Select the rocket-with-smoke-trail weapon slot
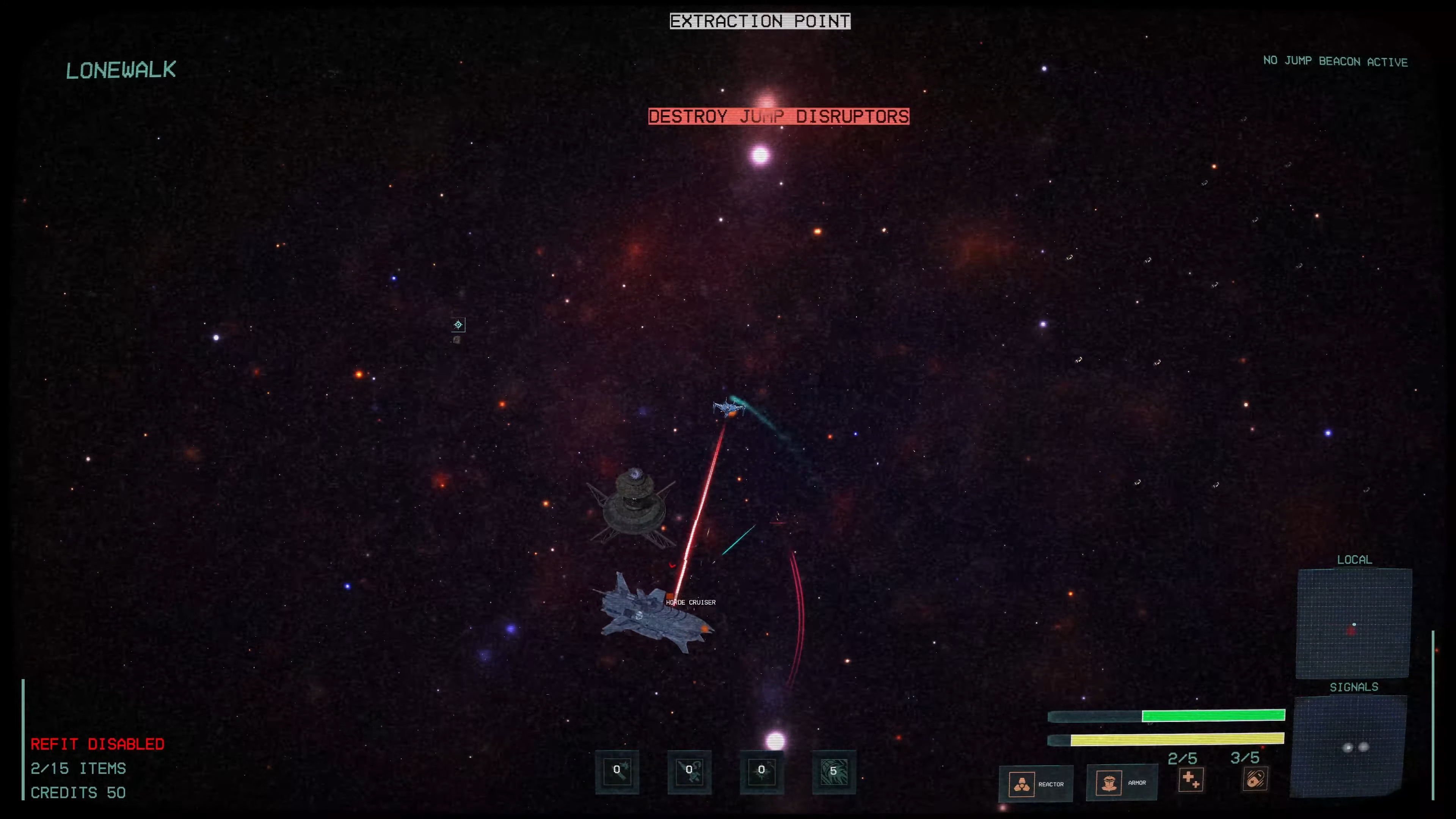Viewport: 1456px width, 819px height. point(689,772)
